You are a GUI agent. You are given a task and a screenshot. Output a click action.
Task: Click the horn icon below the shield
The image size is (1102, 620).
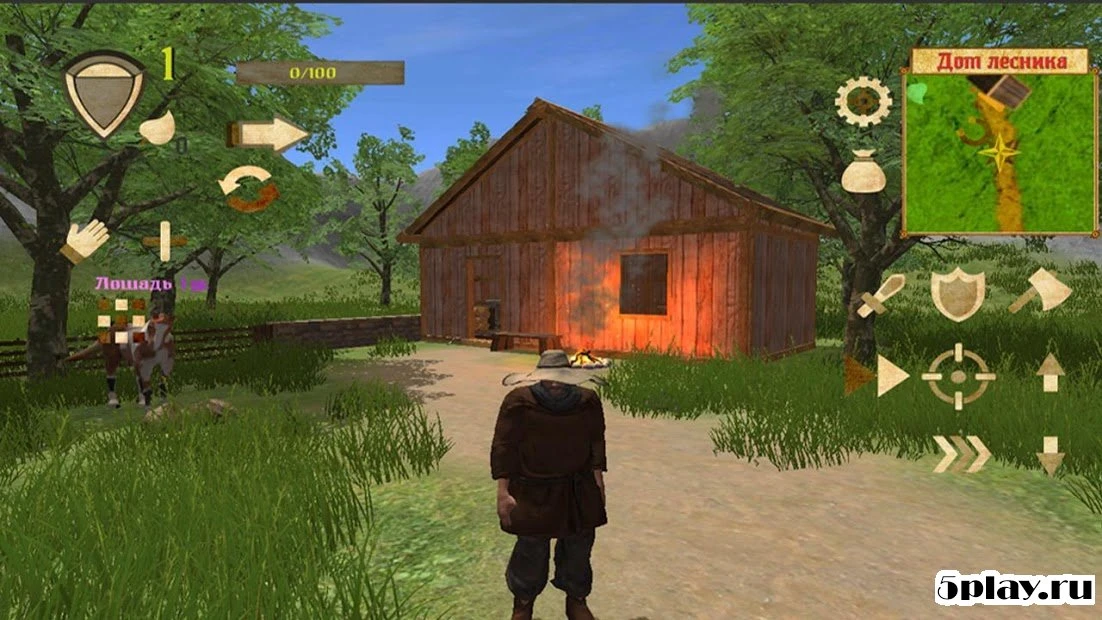158,129
